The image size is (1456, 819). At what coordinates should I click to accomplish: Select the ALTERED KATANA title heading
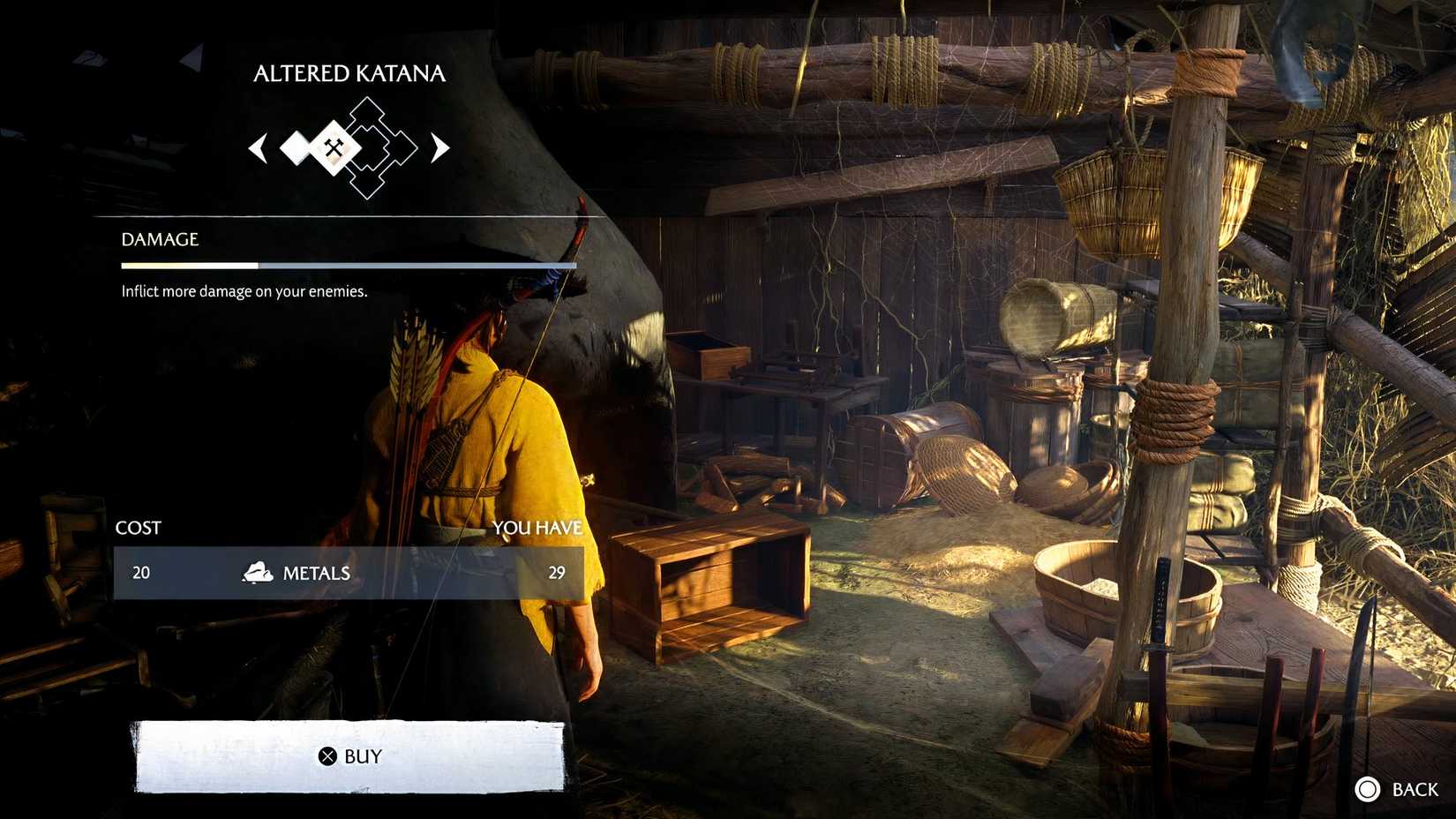click(x=349, y=73)
